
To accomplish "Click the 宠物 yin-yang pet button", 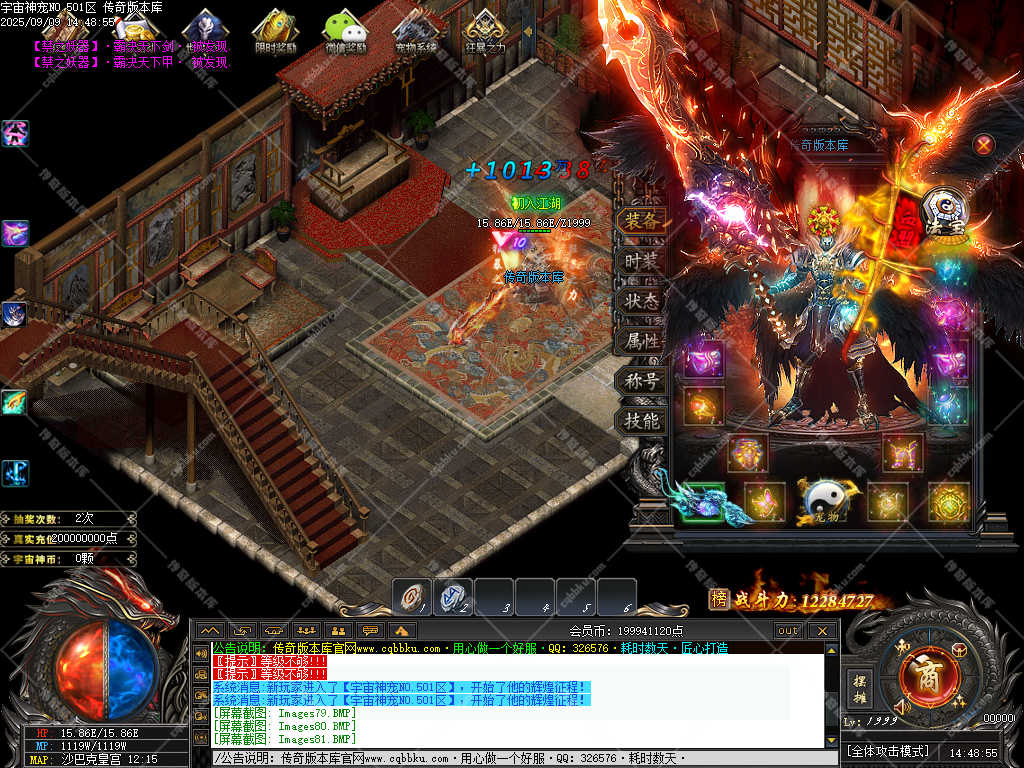I will pos(826,500).
